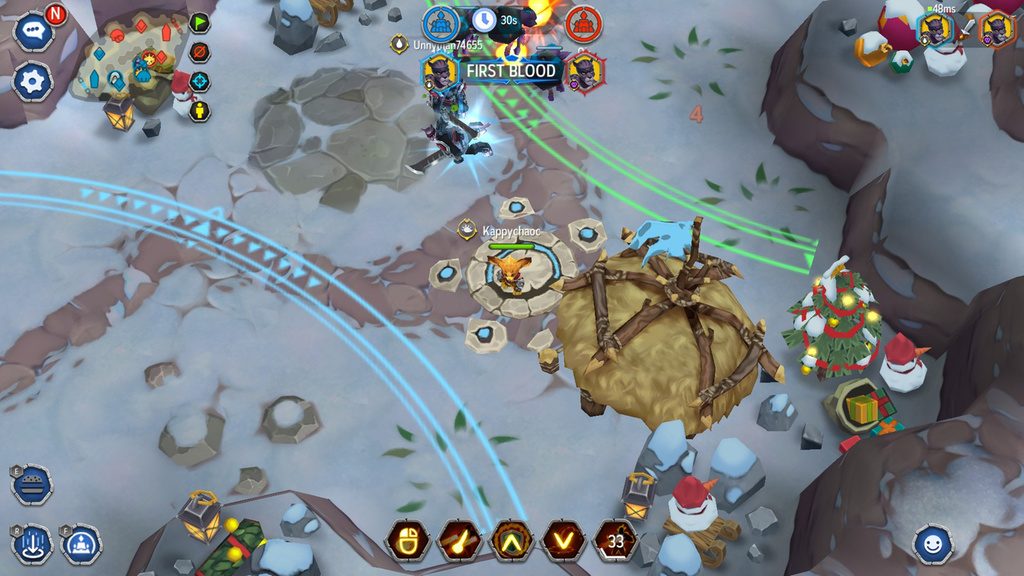Open the chat speech-bubble button
Image resolution: width=1024 pixels, height=576 pixels.
[33, 31]
